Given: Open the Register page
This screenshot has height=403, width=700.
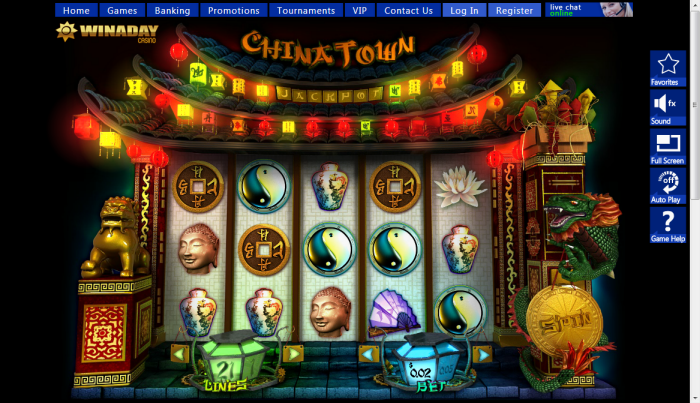Looking at the screenshot, I should pos(515,11).
